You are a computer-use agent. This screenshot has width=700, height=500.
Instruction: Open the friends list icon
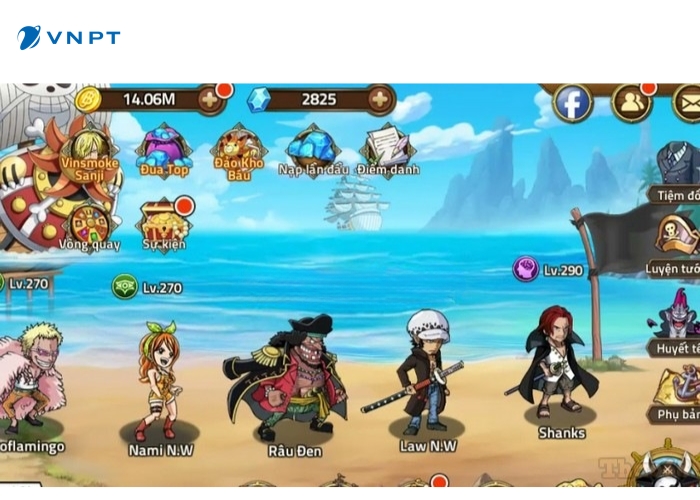(631, 102)
